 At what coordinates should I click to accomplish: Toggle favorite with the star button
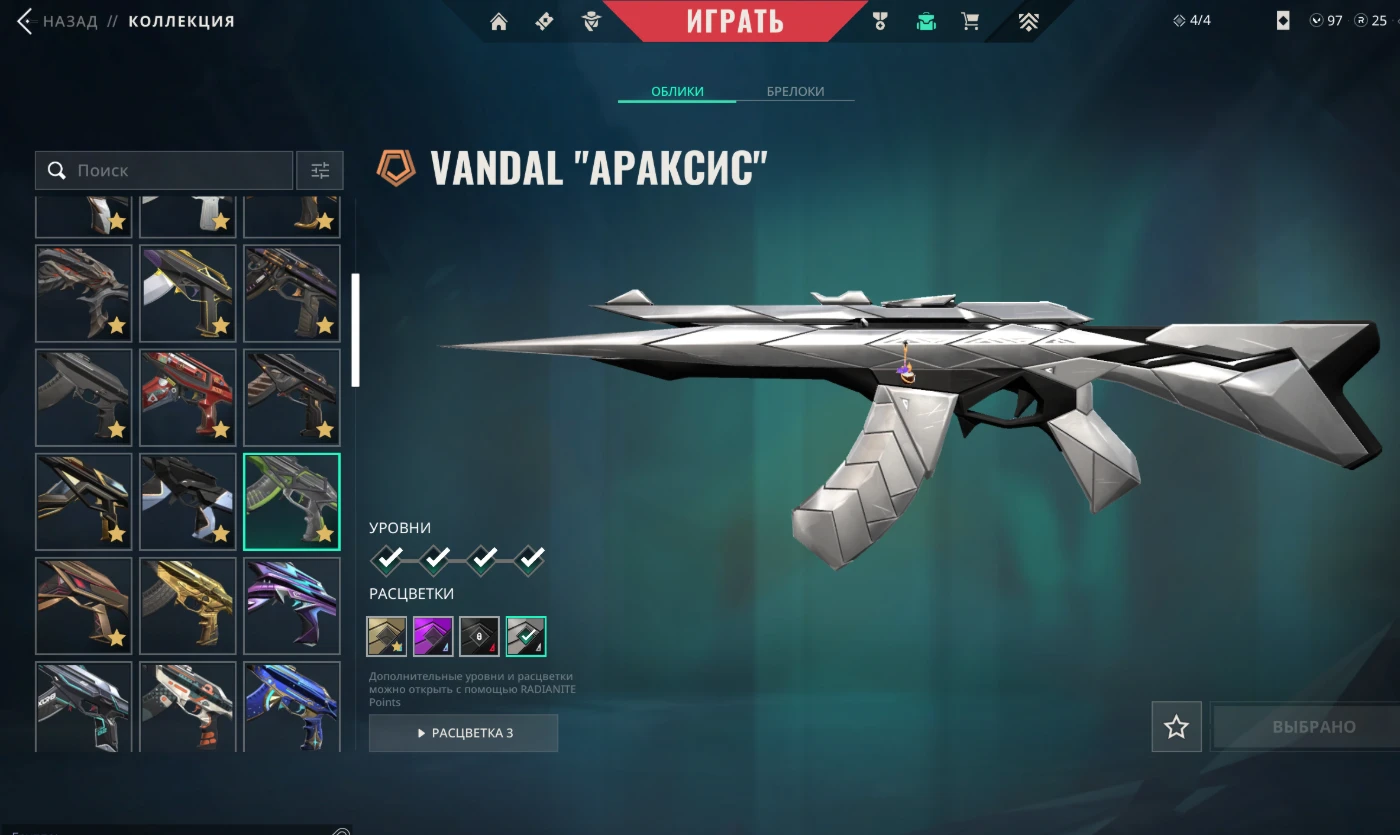1176,727
